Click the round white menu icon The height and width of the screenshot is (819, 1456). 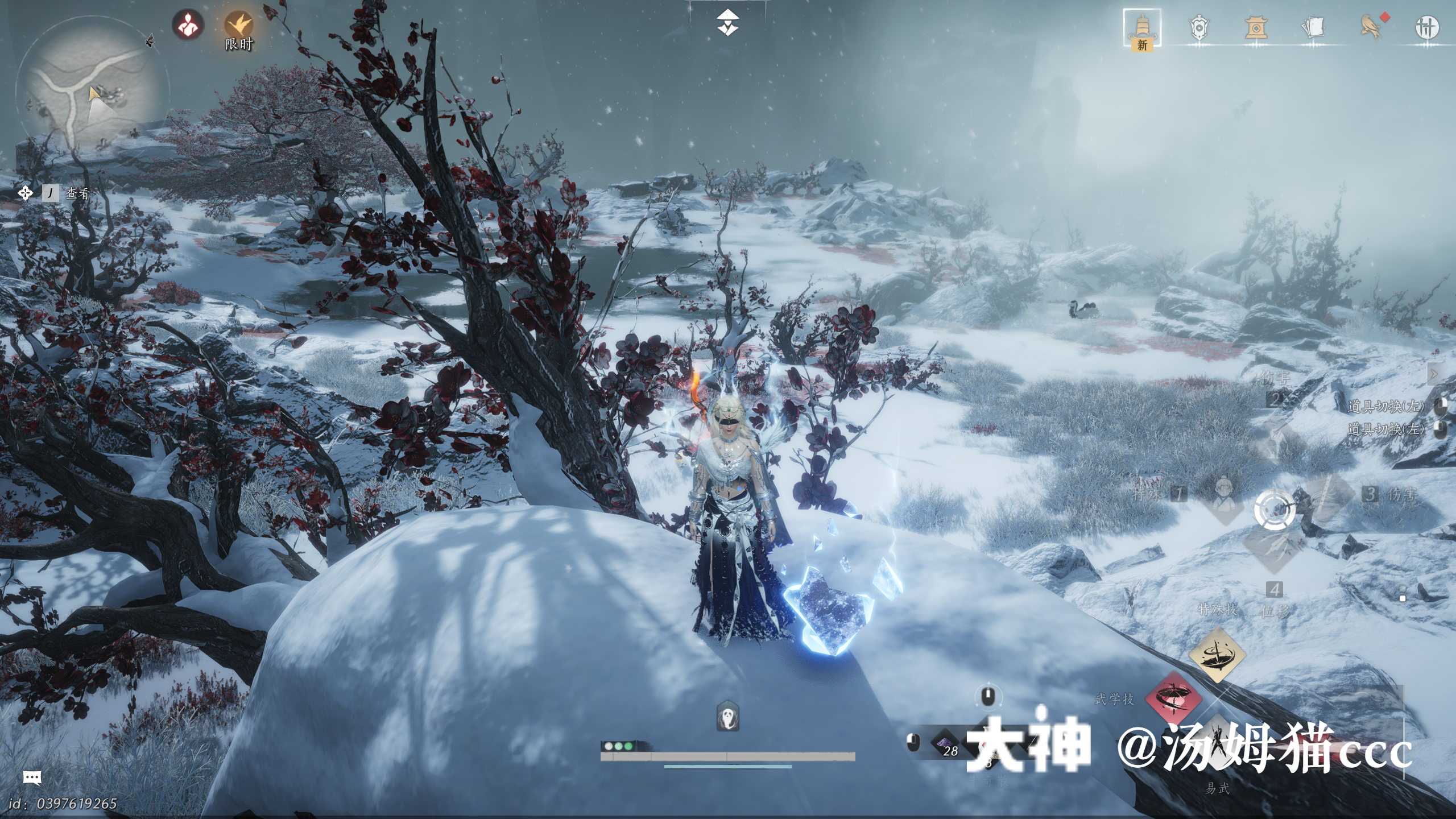(x=1426, y=28)
